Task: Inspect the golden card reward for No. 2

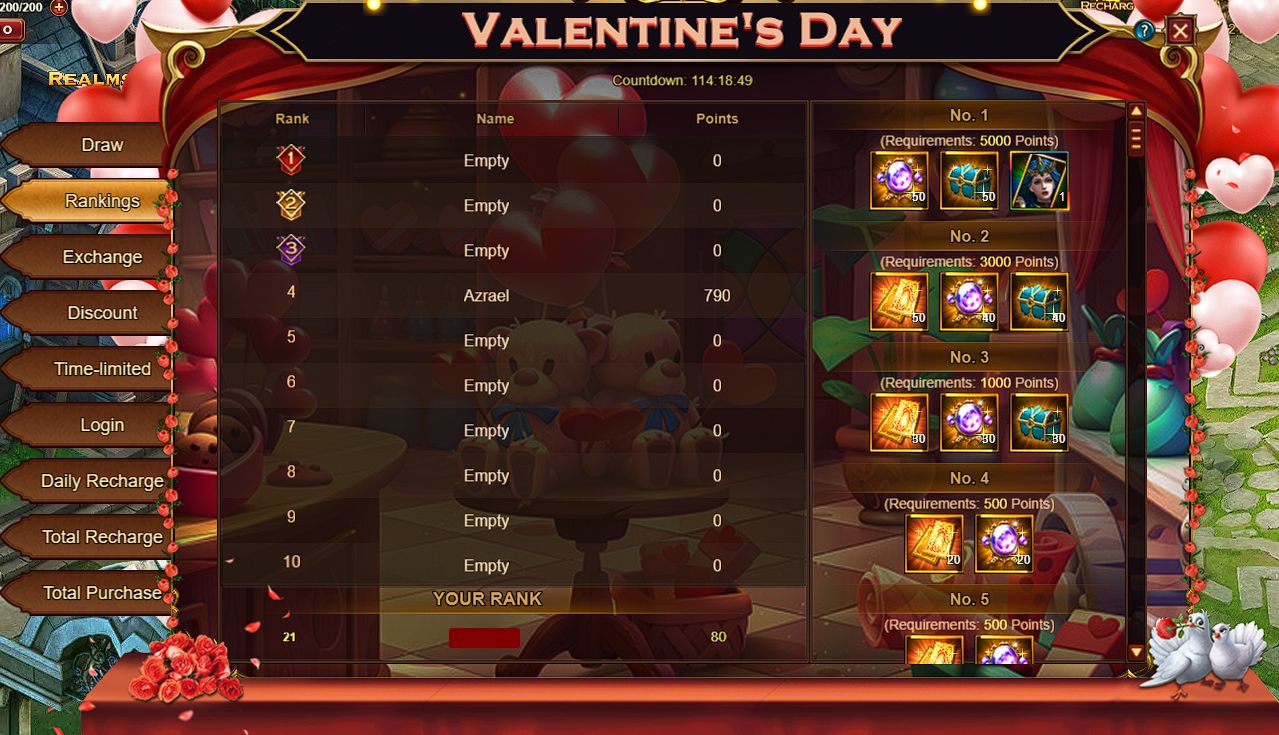Action: [899, 302]
